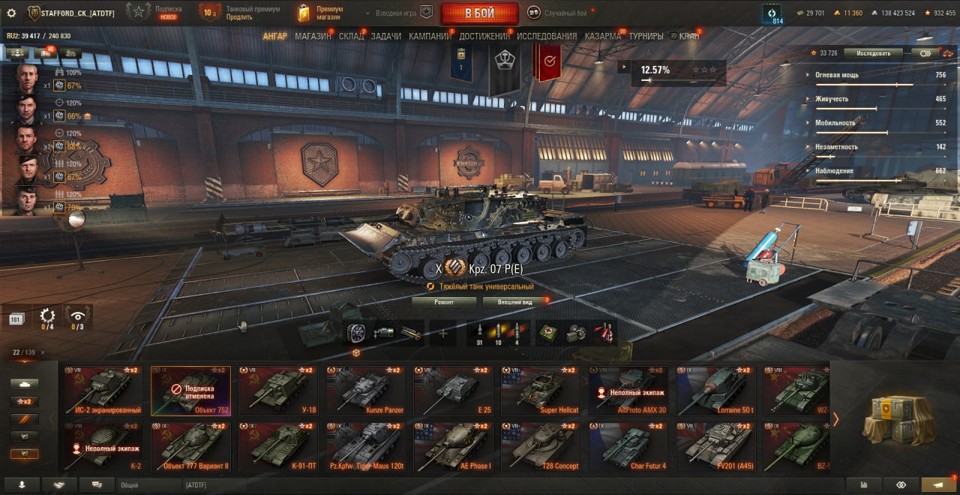Image resolution: width=960 pixels, height=495 pixels.
Task: Go to the «Исследования» tab
Action: coord(547,36)
